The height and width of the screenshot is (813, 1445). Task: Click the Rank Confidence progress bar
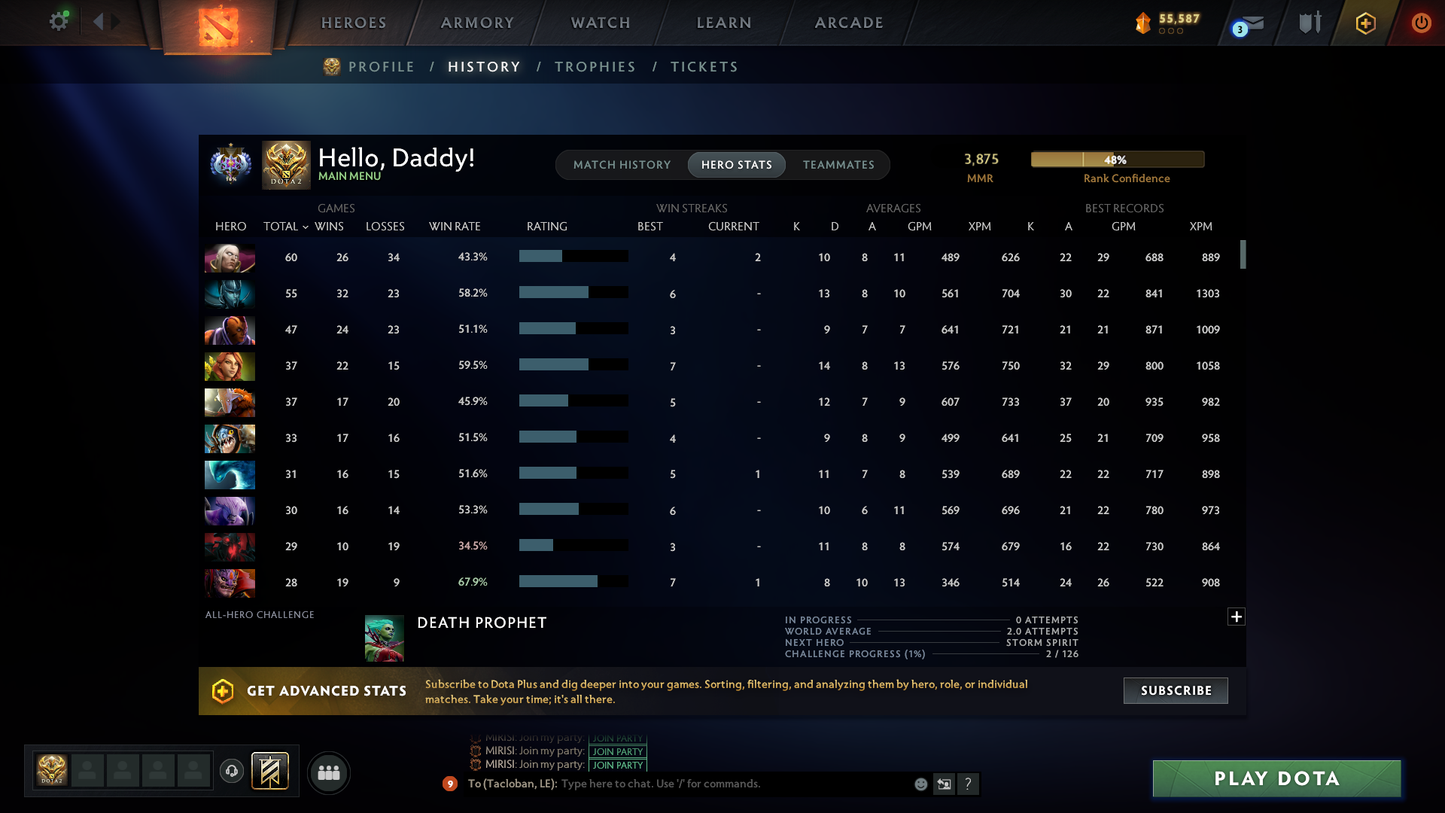click(x=1116, y=159)
